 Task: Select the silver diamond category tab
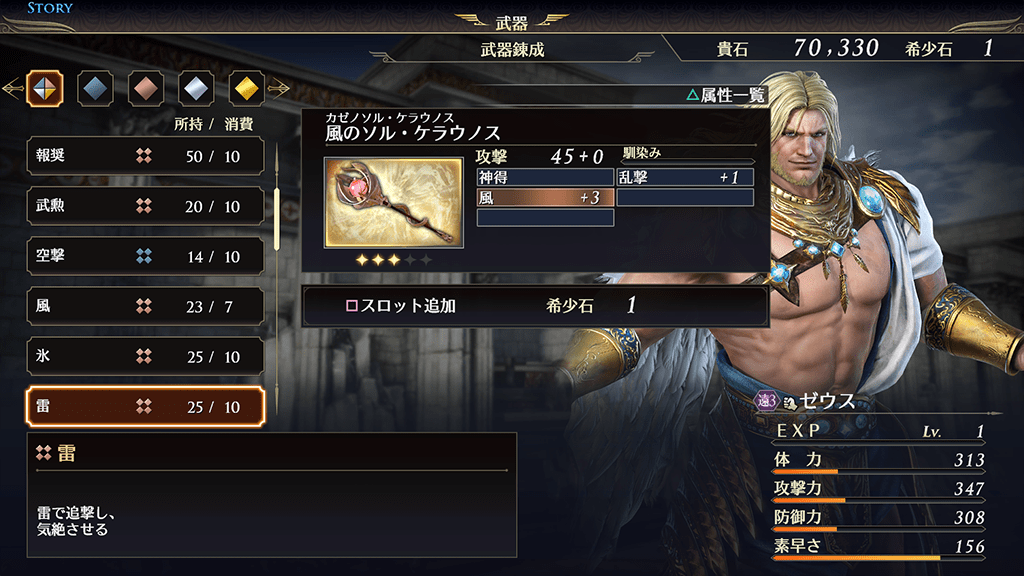click(196, 89)
